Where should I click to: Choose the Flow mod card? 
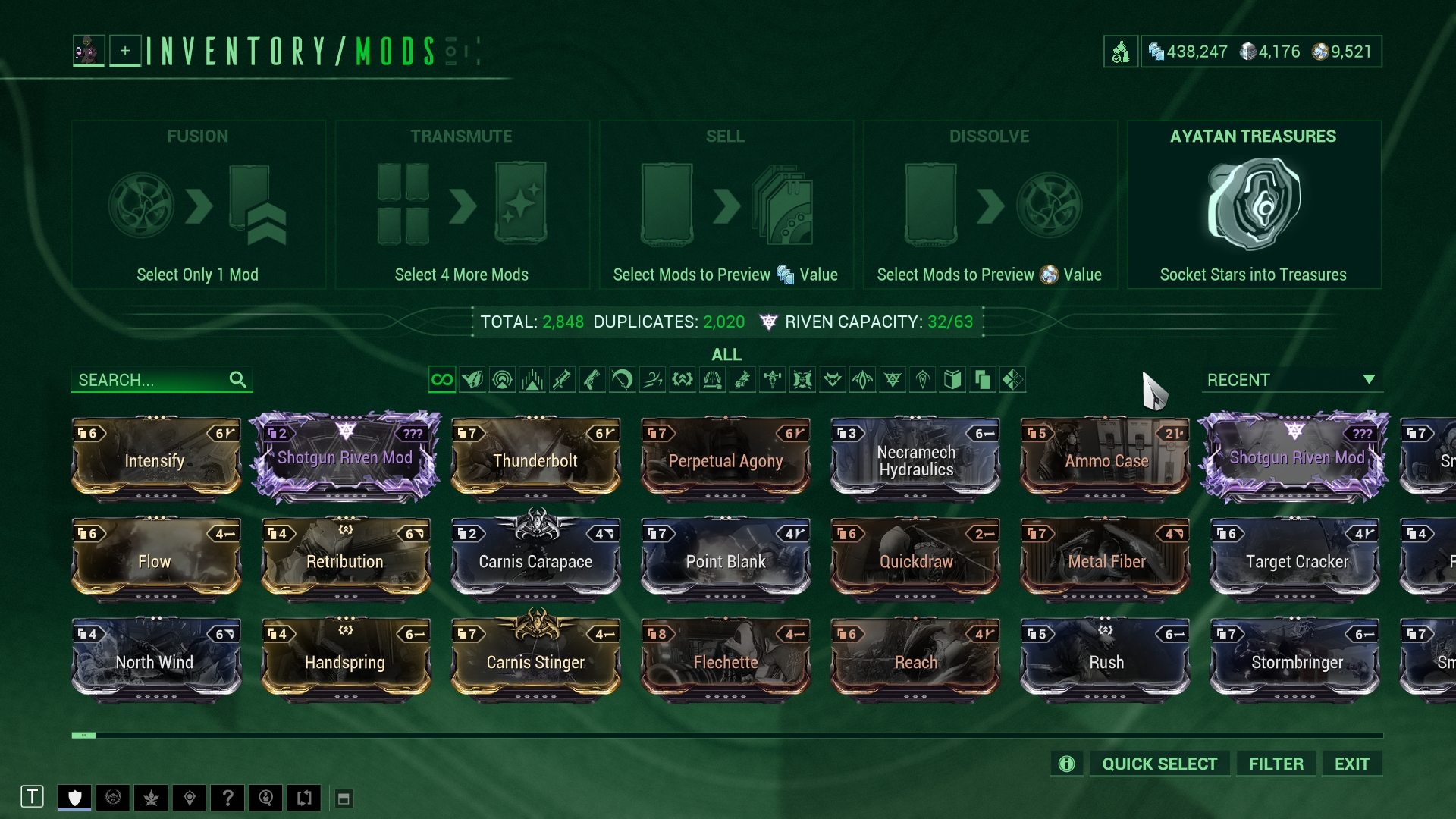click(155, 560)
